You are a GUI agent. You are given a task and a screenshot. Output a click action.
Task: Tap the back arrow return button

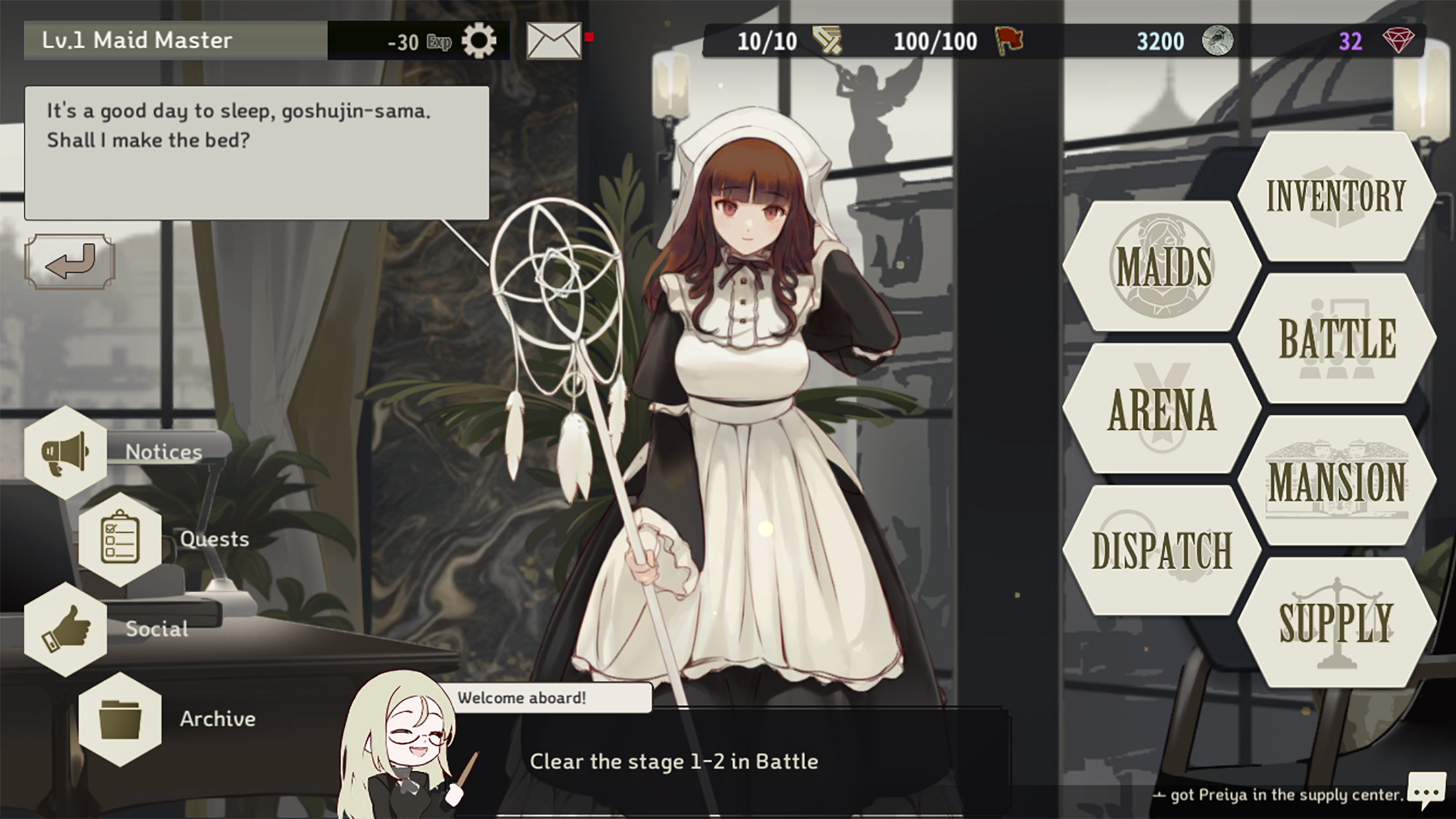pyautogui.click(x=69, y=261)
